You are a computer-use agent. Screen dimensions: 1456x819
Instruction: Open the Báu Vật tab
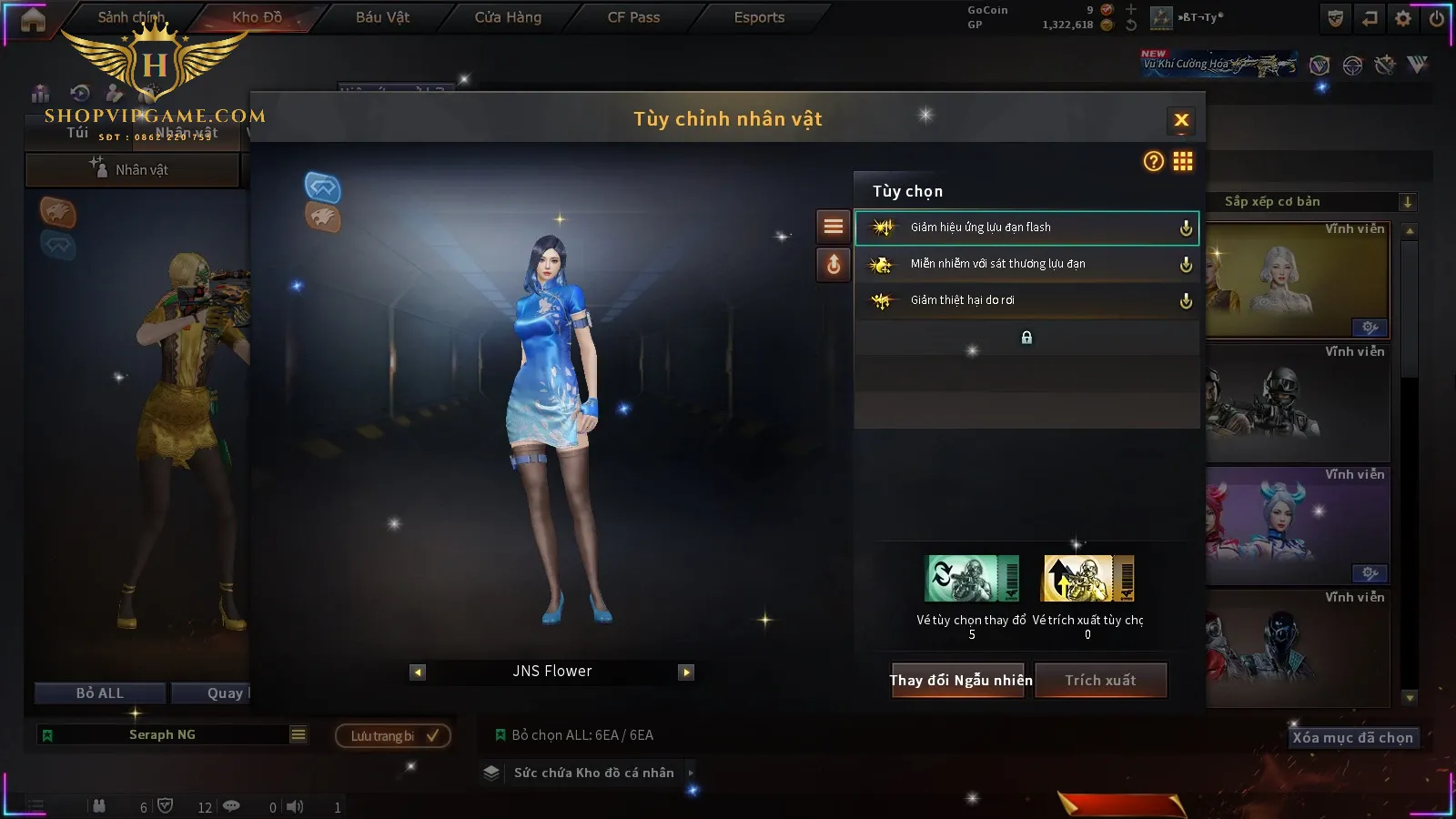click(382, 17)
